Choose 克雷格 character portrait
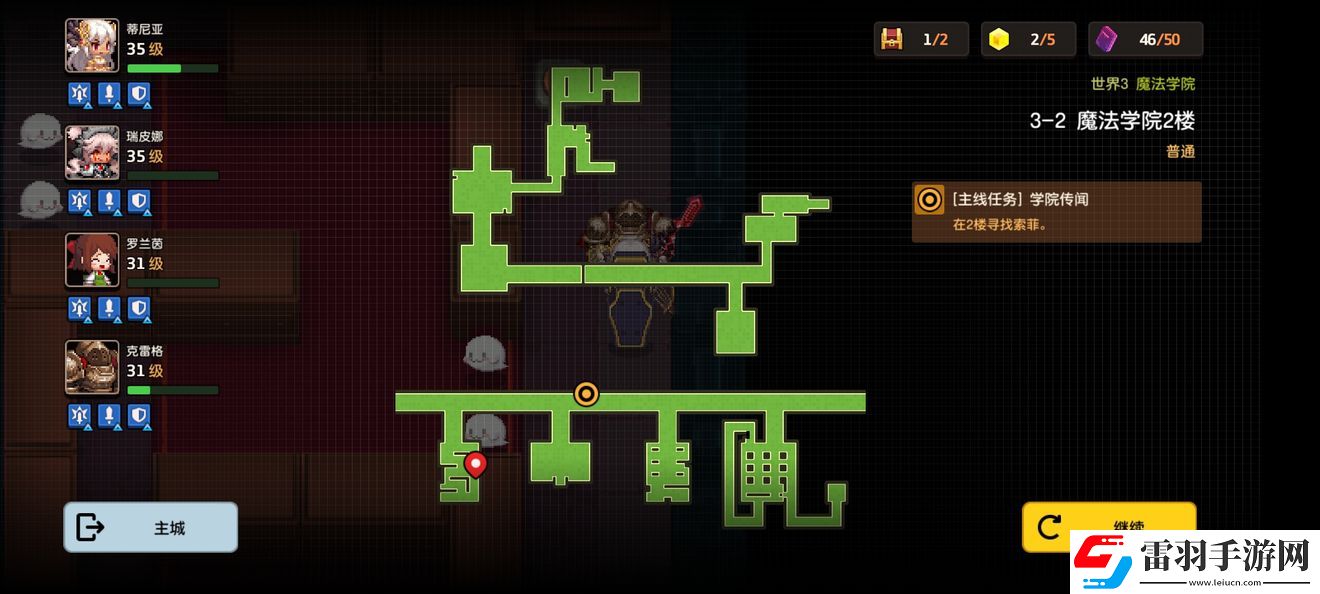This screenshot has height=594, width=1320. (x=92, y=367)
